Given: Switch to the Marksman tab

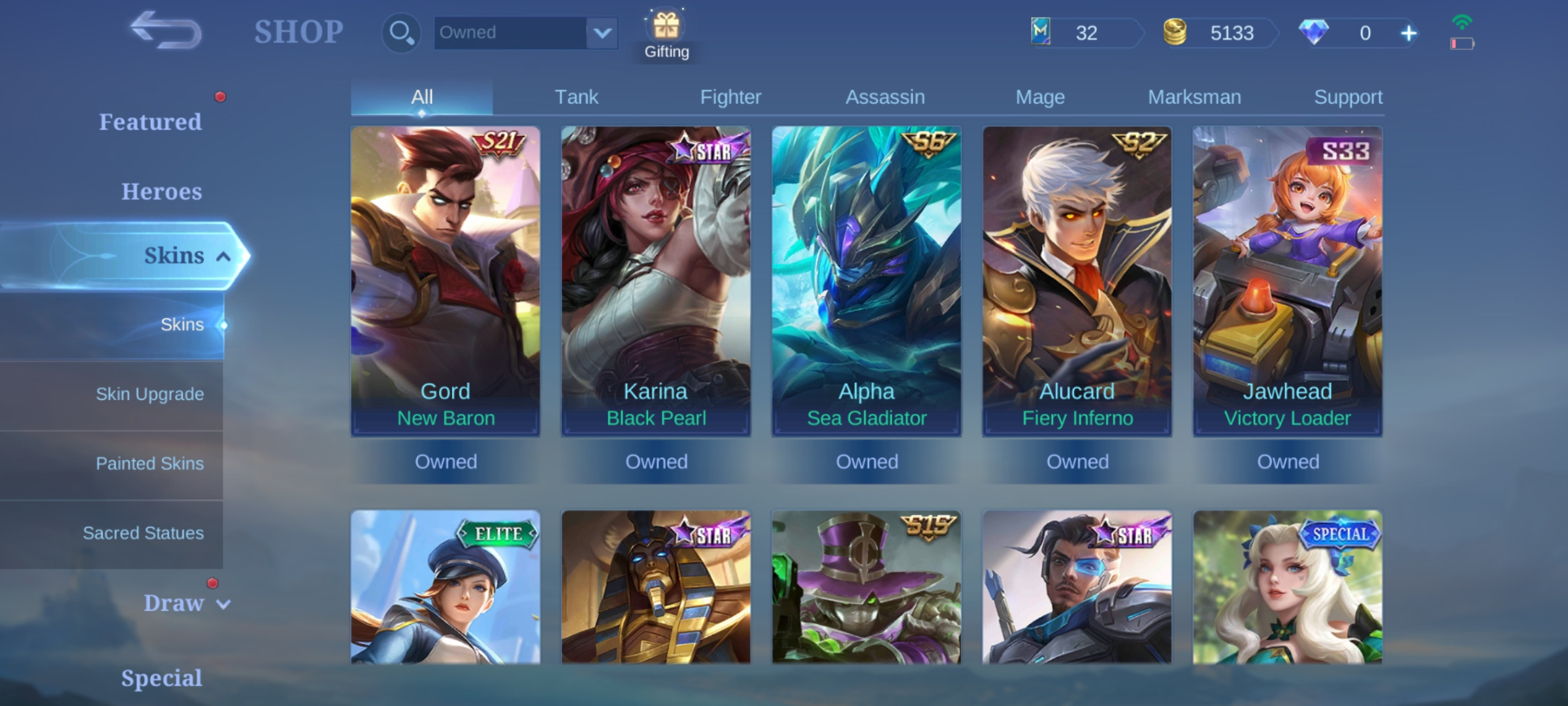Looking at the screenshot, I should (x=1194, y=96).
